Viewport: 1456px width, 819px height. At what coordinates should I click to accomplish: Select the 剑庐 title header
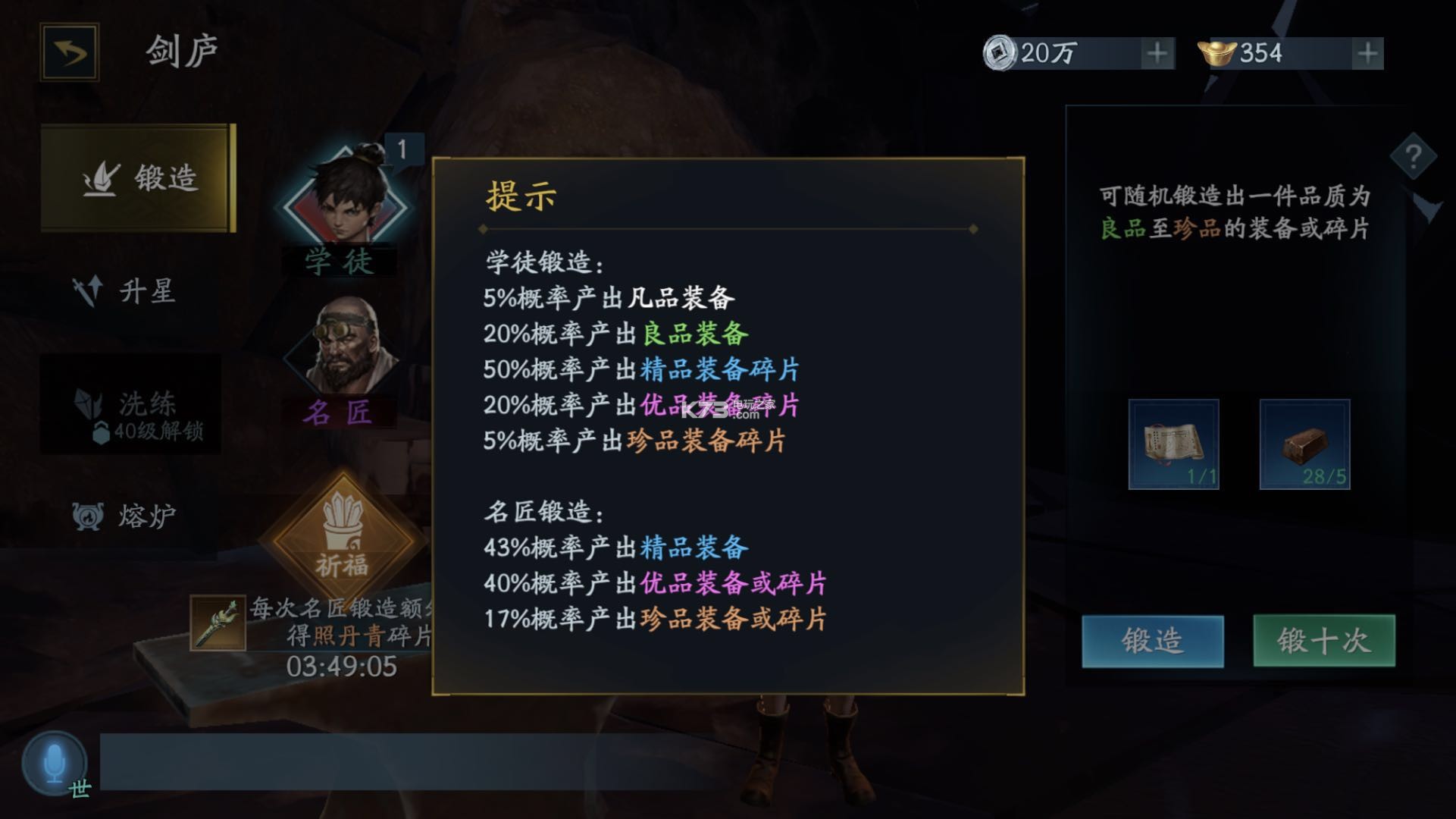coord(180,49)
